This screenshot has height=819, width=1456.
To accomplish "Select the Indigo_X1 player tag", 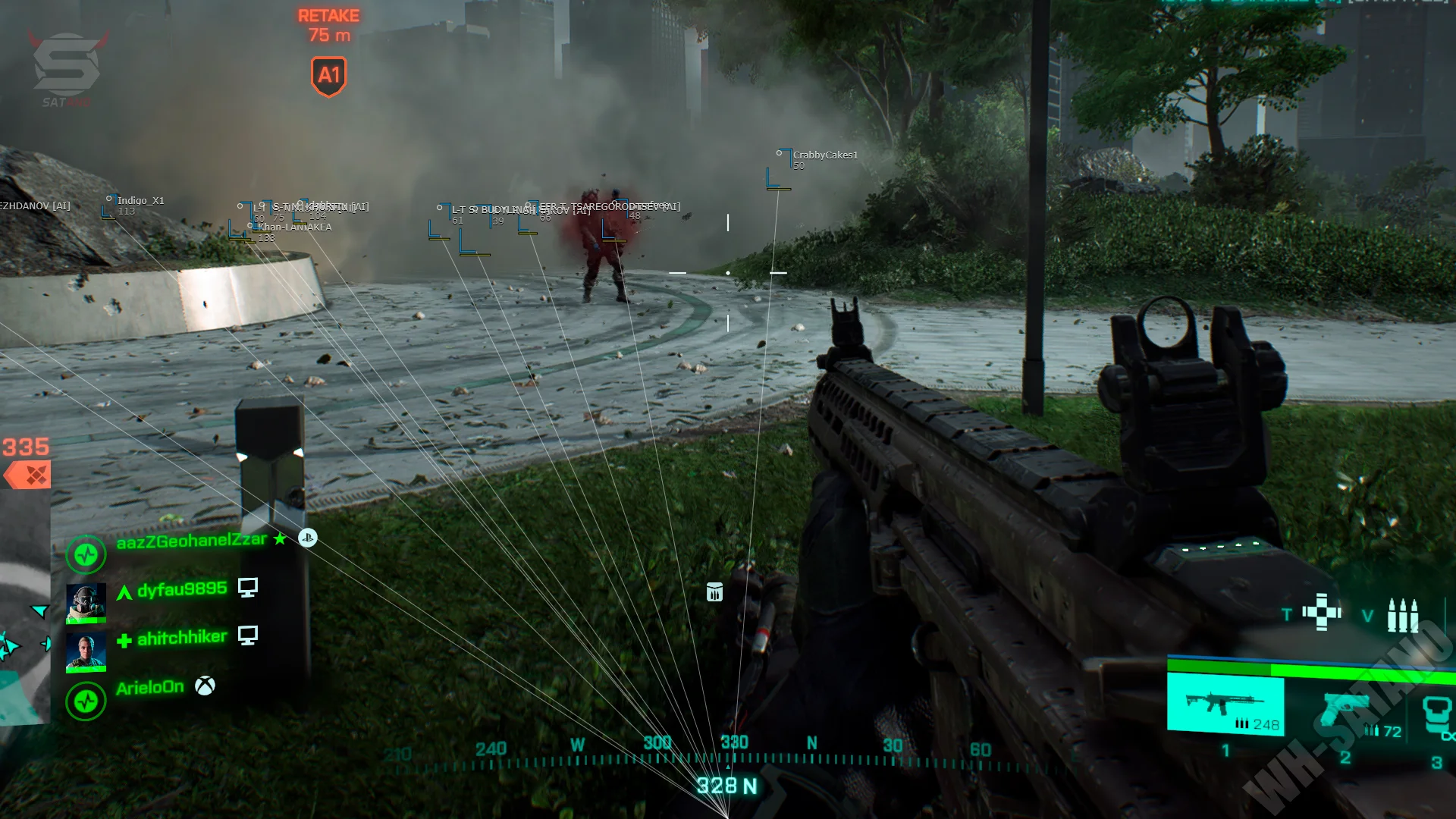I will click(x=140, y=201).
